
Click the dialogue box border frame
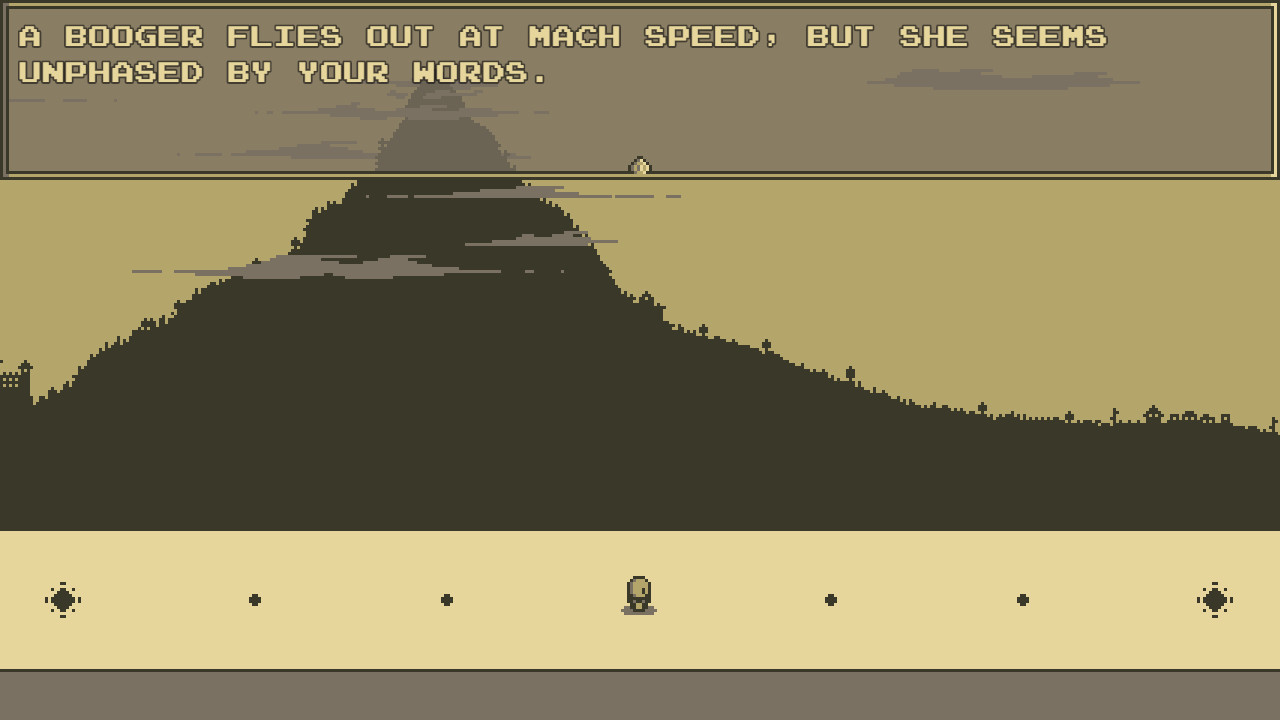pos(640,175)
